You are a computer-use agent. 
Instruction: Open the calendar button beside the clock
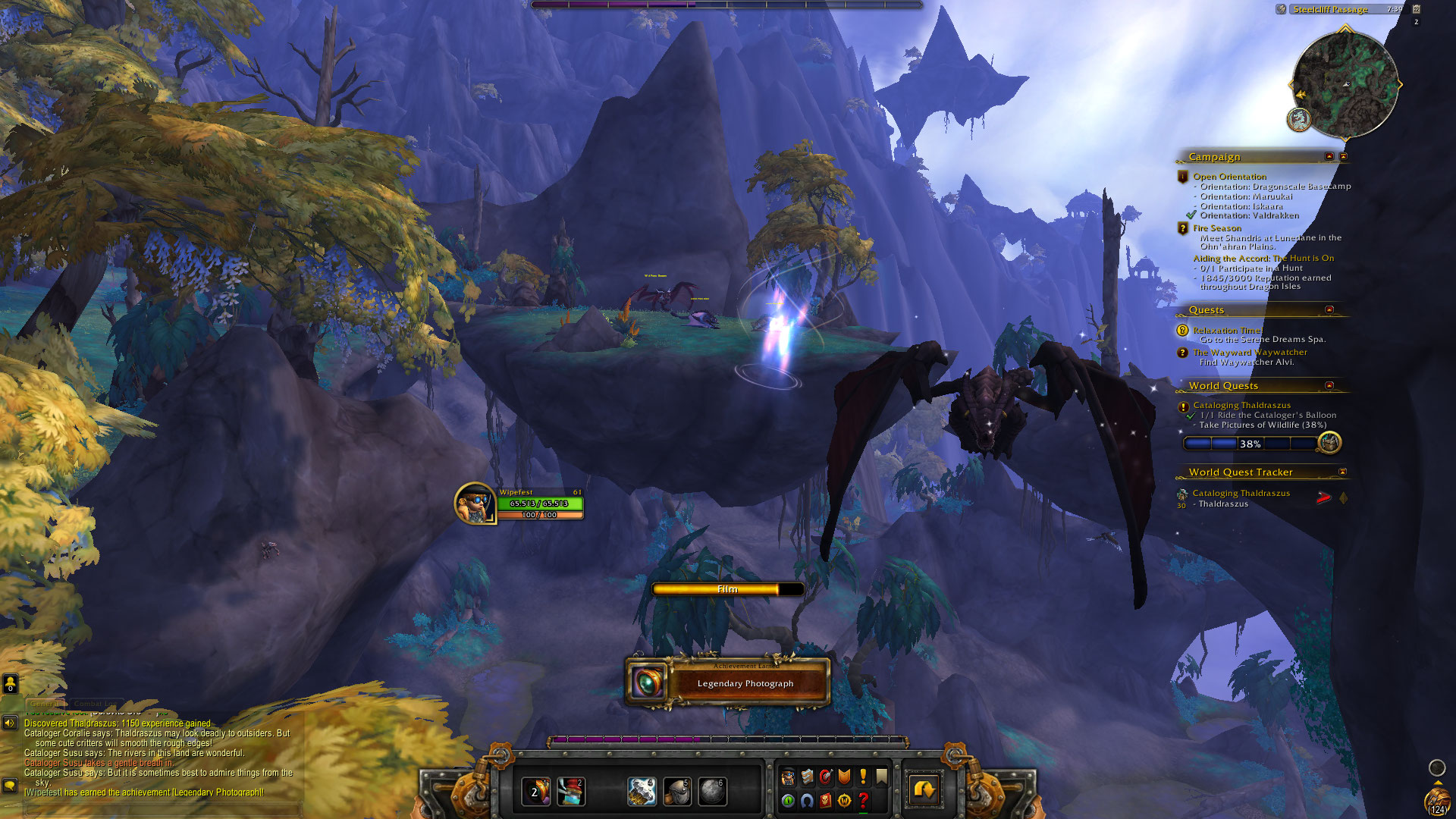pyautogui.click(x=1416, y=9)
